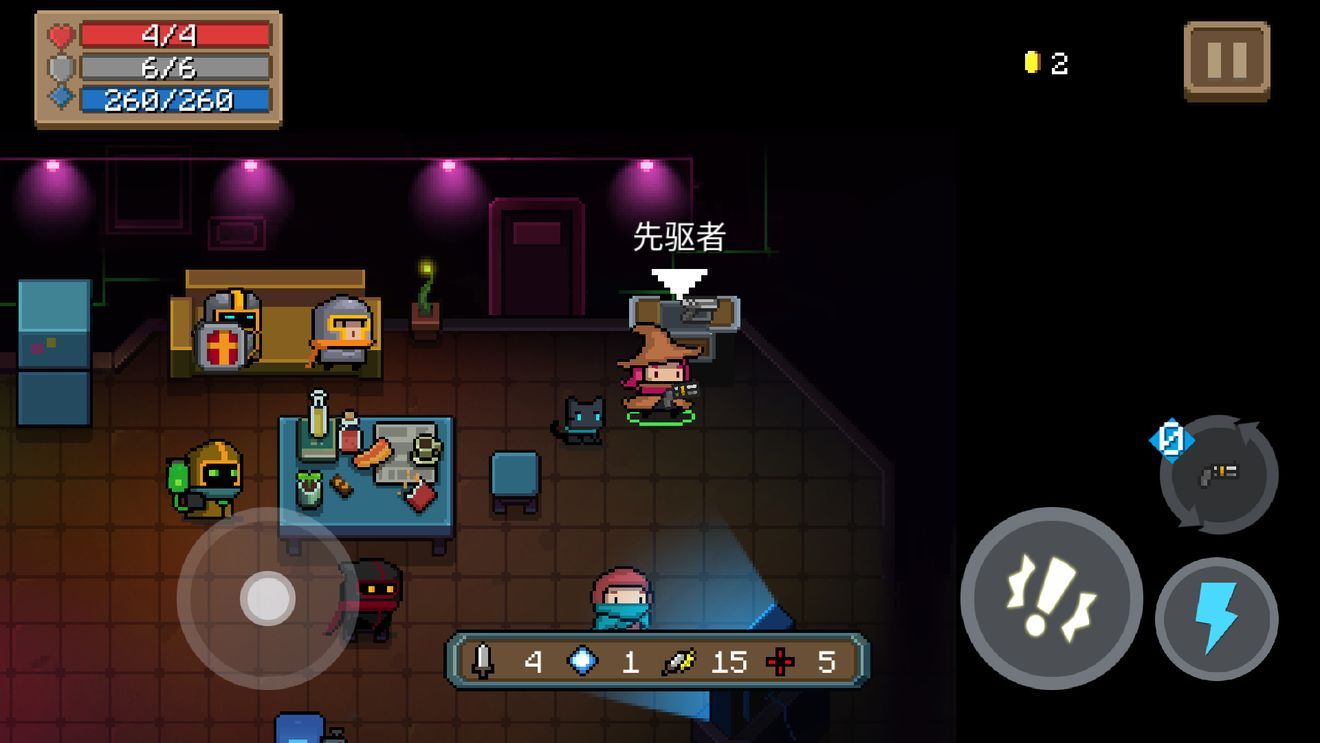The height and width of the screenshot is (743, 1320).
Task: Pause the game
Action: click(1226, 61)
